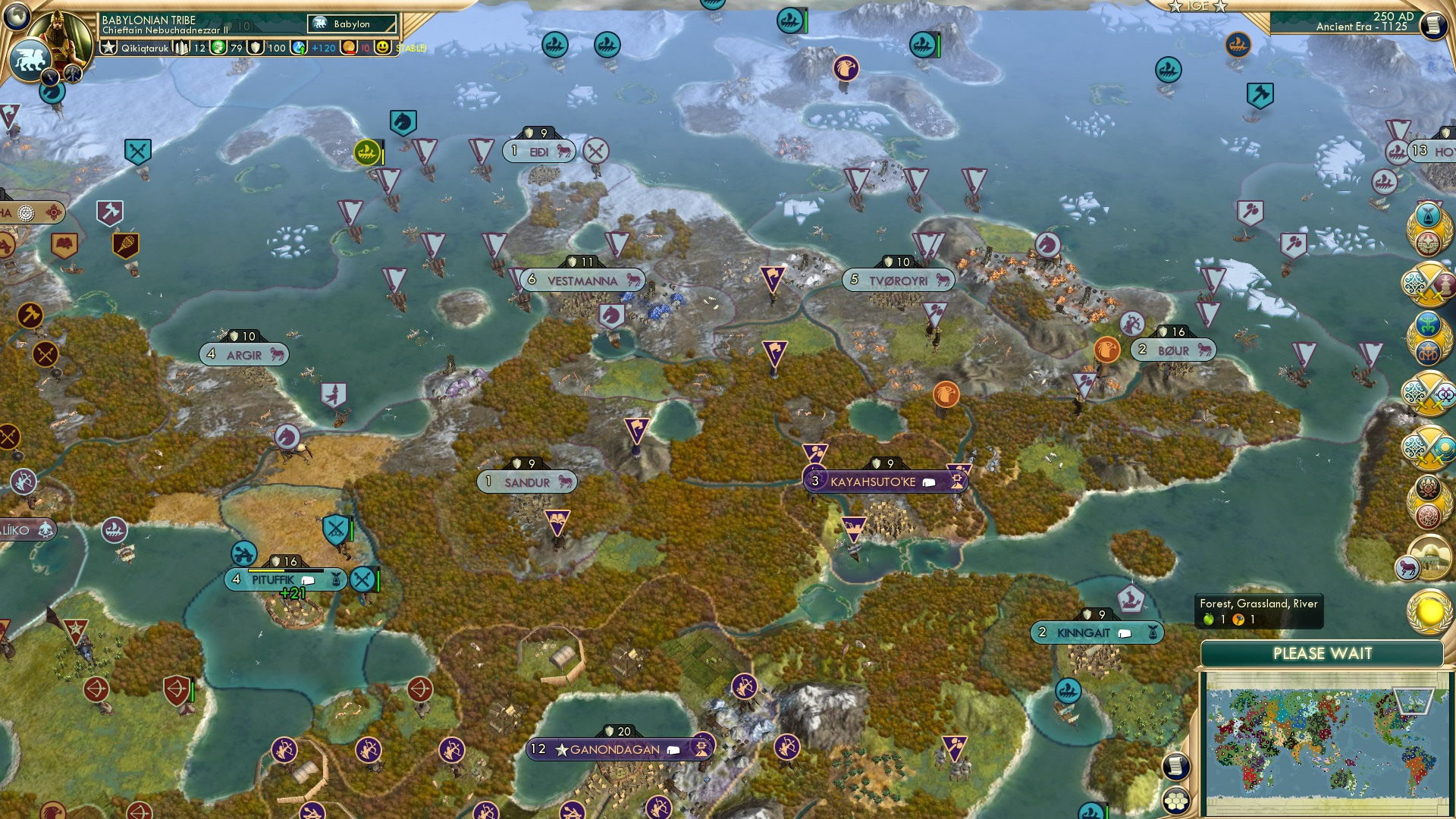Click the culture shield icon showing 100
The height and width of the screenshot is (819, 1456).
click(x=256, y=48)
